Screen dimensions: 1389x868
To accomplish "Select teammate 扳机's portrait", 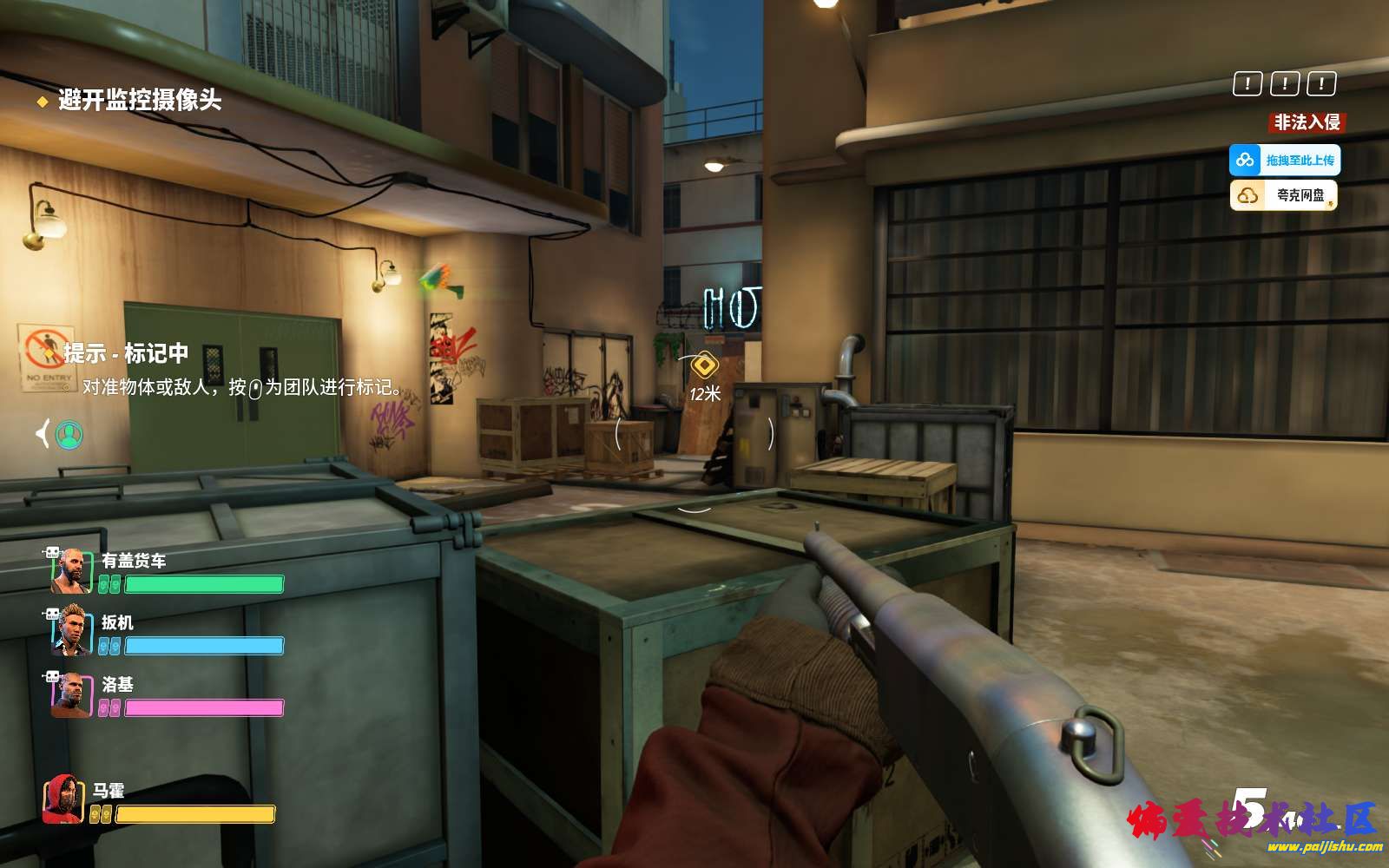I will click(x=72, y=632).
